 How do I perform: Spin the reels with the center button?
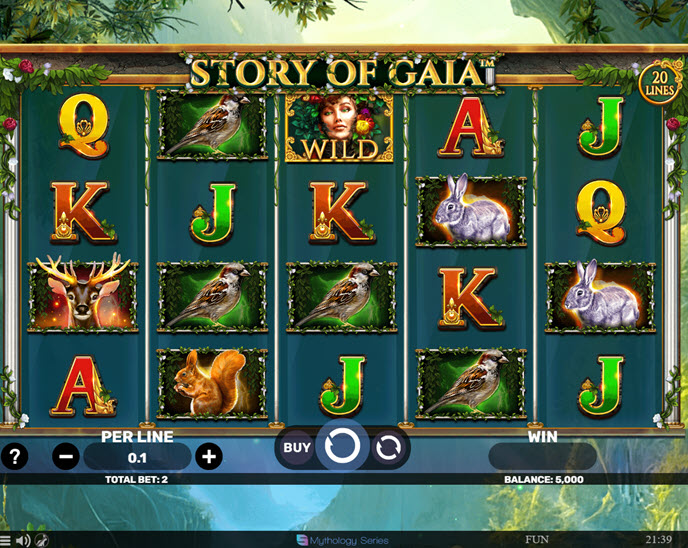pos(342,447)
